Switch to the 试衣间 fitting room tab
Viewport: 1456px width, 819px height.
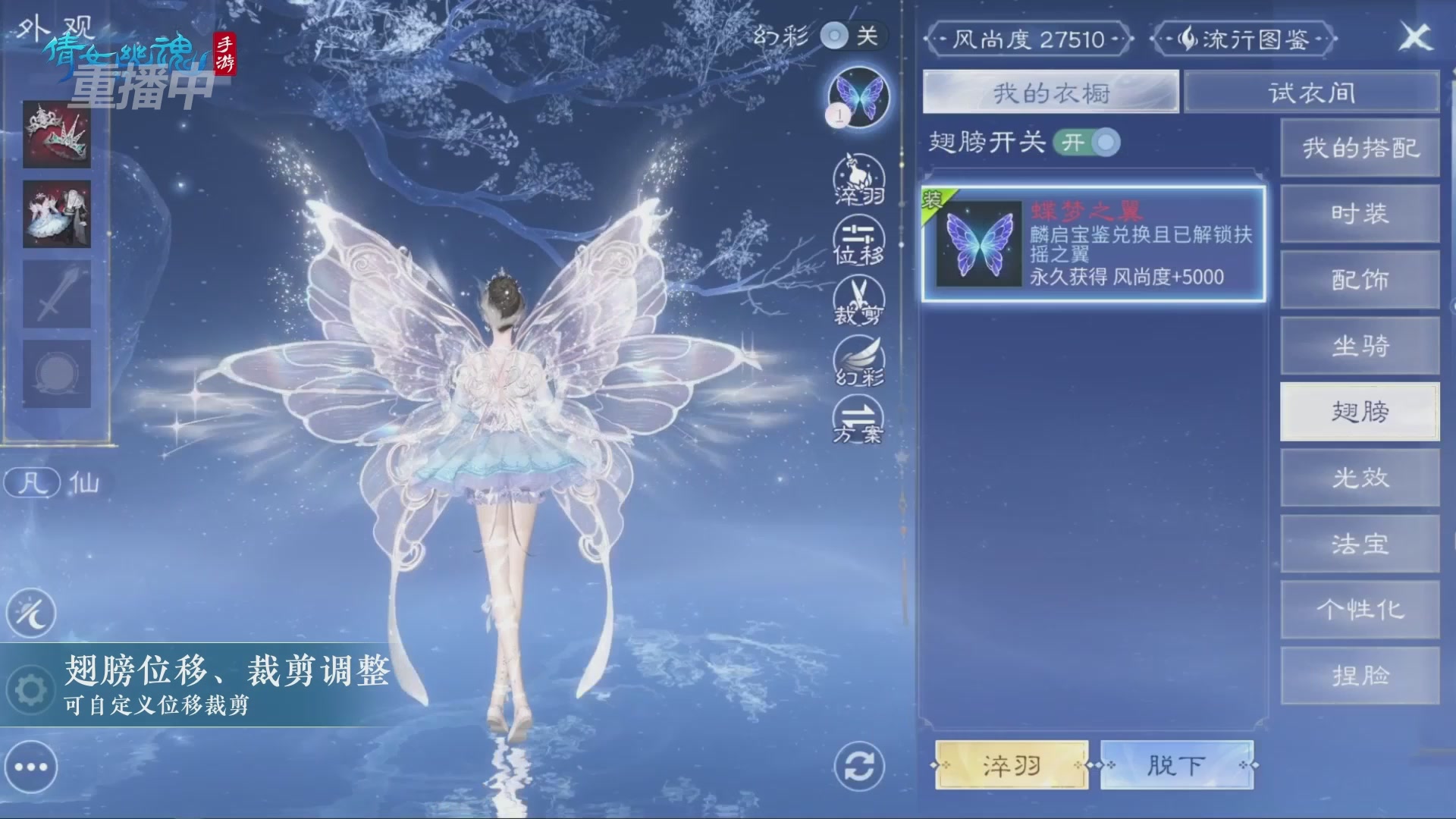pyautogui.click(x=1311, y=92)
